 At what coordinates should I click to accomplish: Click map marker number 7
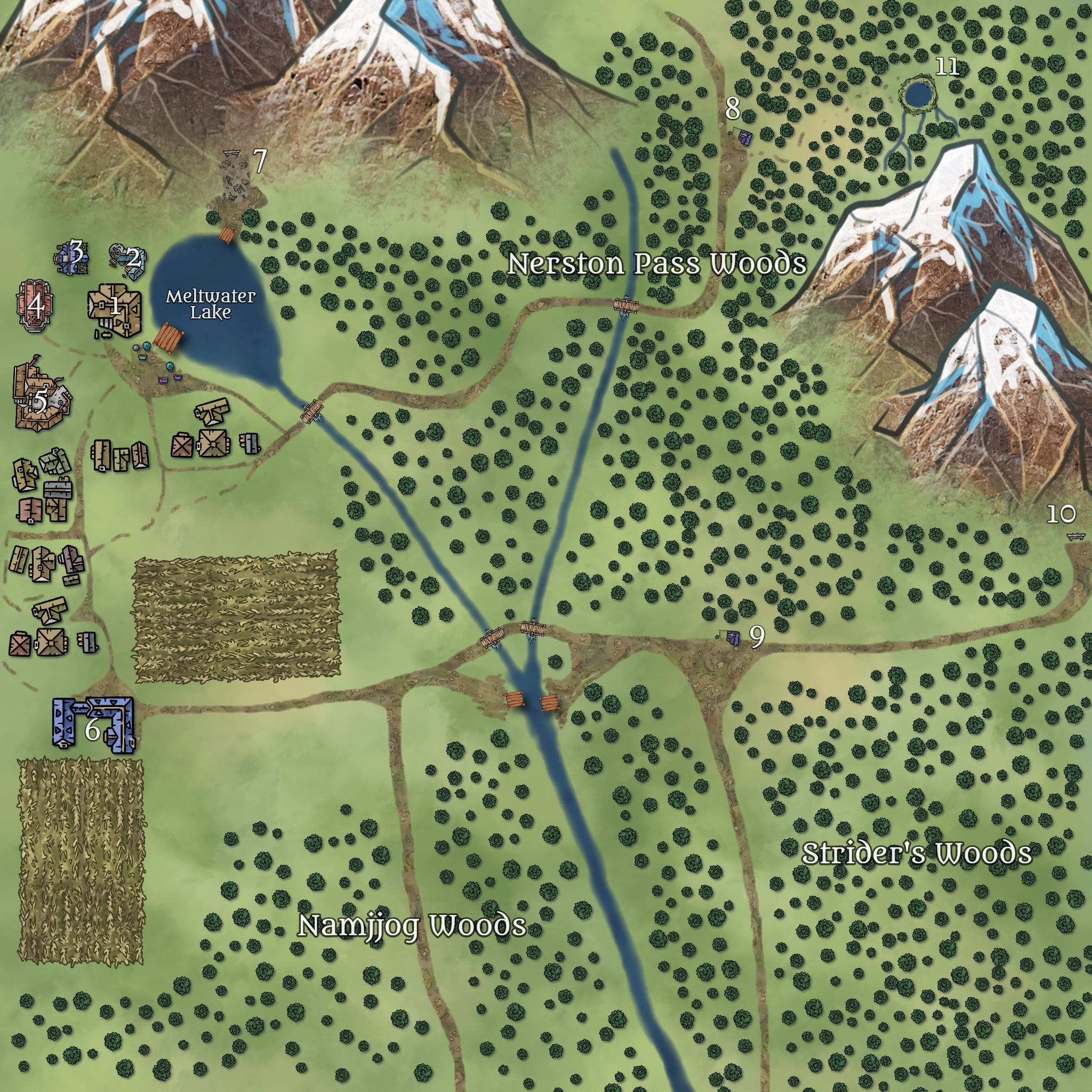pyautogui.click(x=259, y=161)
